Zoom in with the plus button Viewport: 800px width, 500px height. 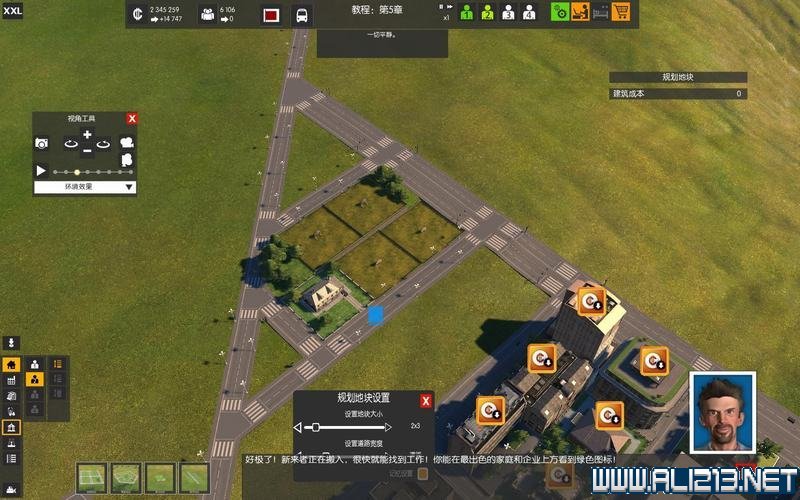(x=87, y=135)
